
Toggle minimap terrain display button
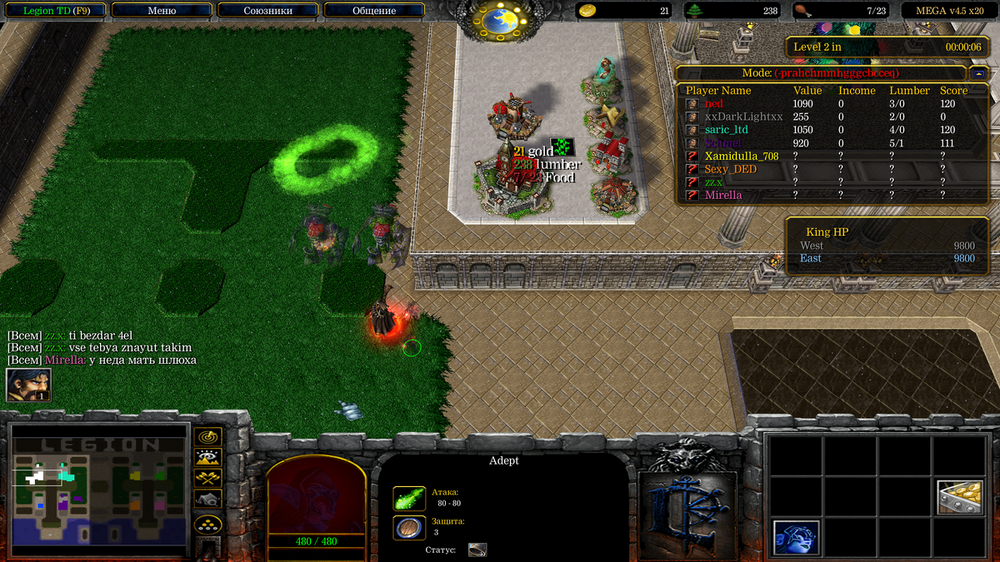tap(208, 459)
